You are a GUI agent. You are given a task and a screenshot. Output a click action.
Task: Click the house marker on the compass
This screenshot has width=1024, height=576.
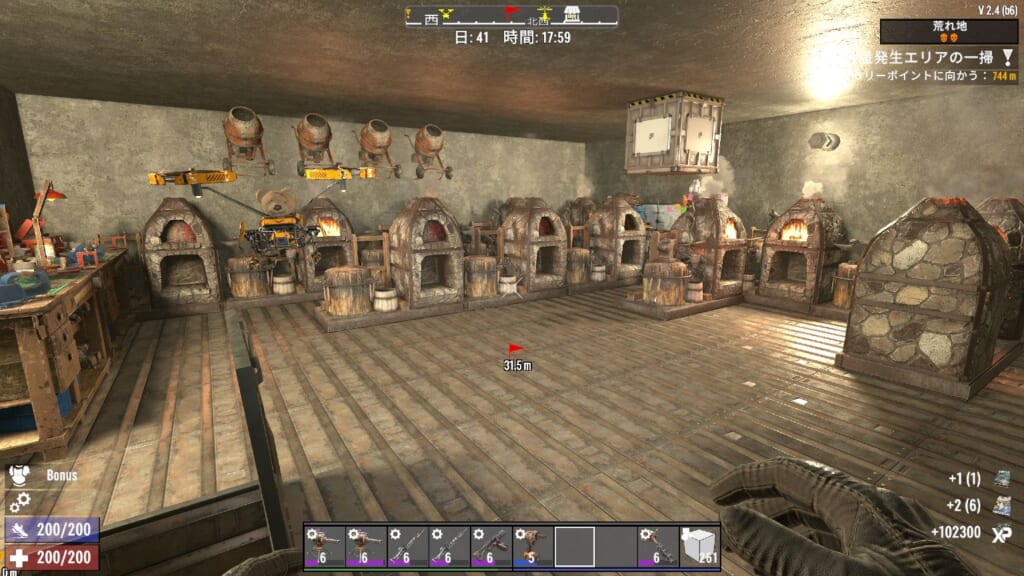(x=573, y=14)
